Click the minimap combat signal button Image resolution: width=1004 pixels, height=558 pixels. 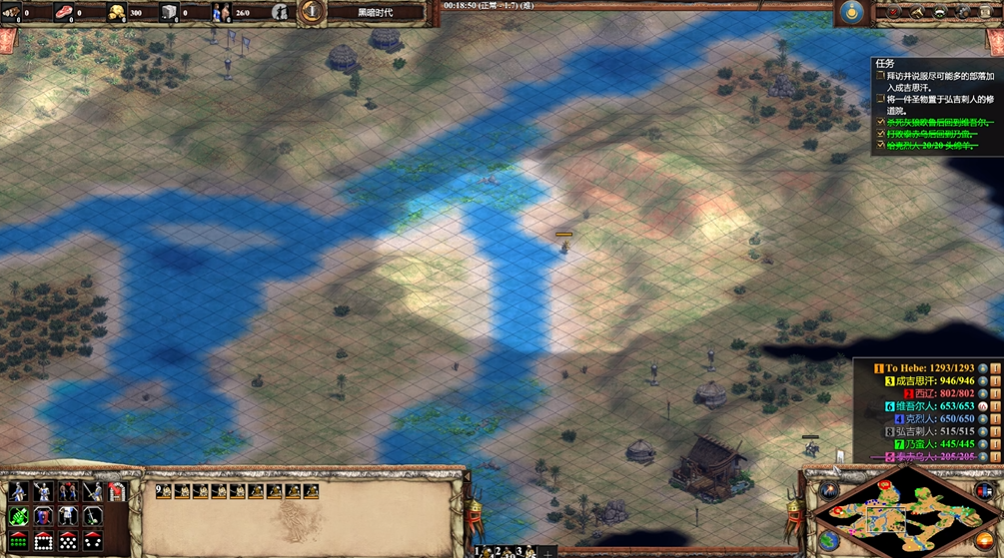828,490
